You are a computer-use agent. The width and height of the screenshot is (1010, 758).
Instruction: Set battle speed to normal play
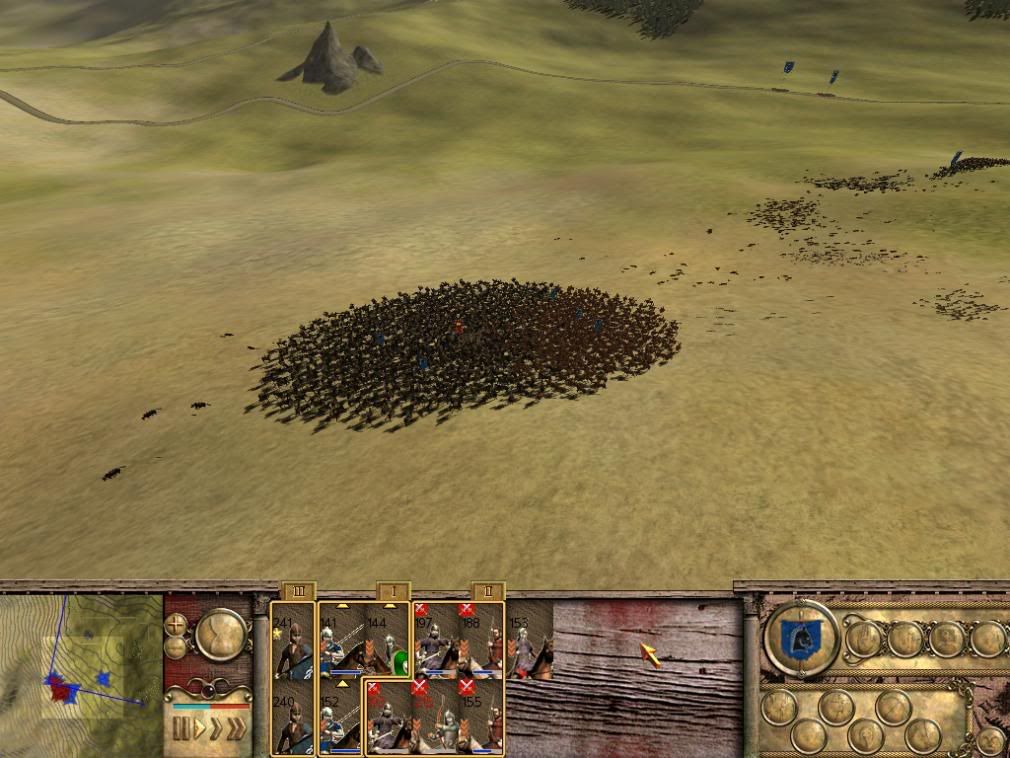[x=199, y=728]
